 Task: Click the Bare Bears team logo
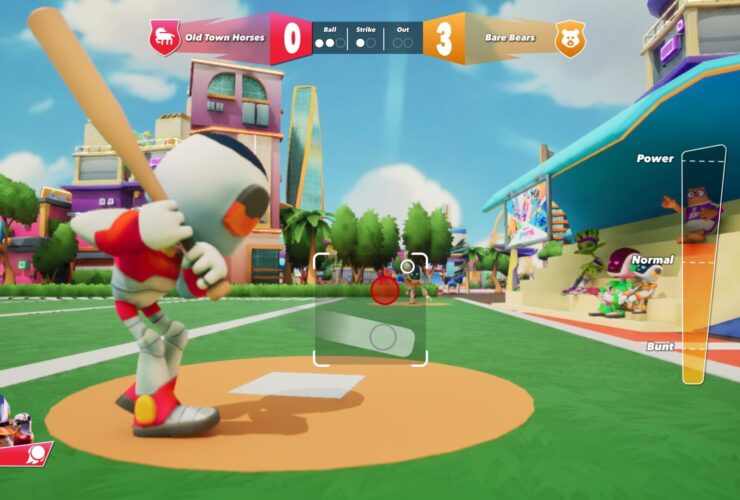(x=570, y=39)
